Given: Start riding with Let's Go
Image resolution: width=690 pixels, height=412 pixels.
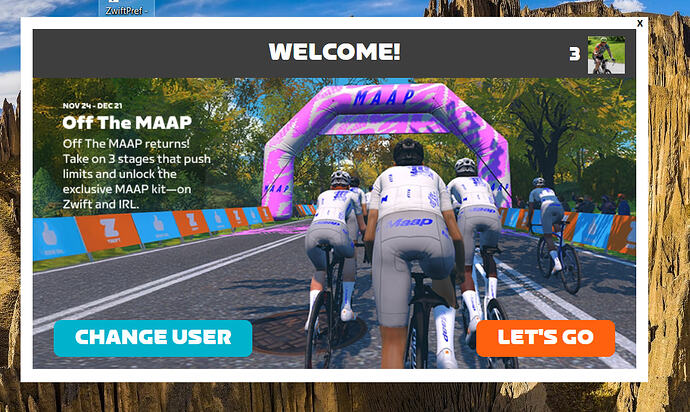Looking at the screenshot, I should click(x=545, y=338).
